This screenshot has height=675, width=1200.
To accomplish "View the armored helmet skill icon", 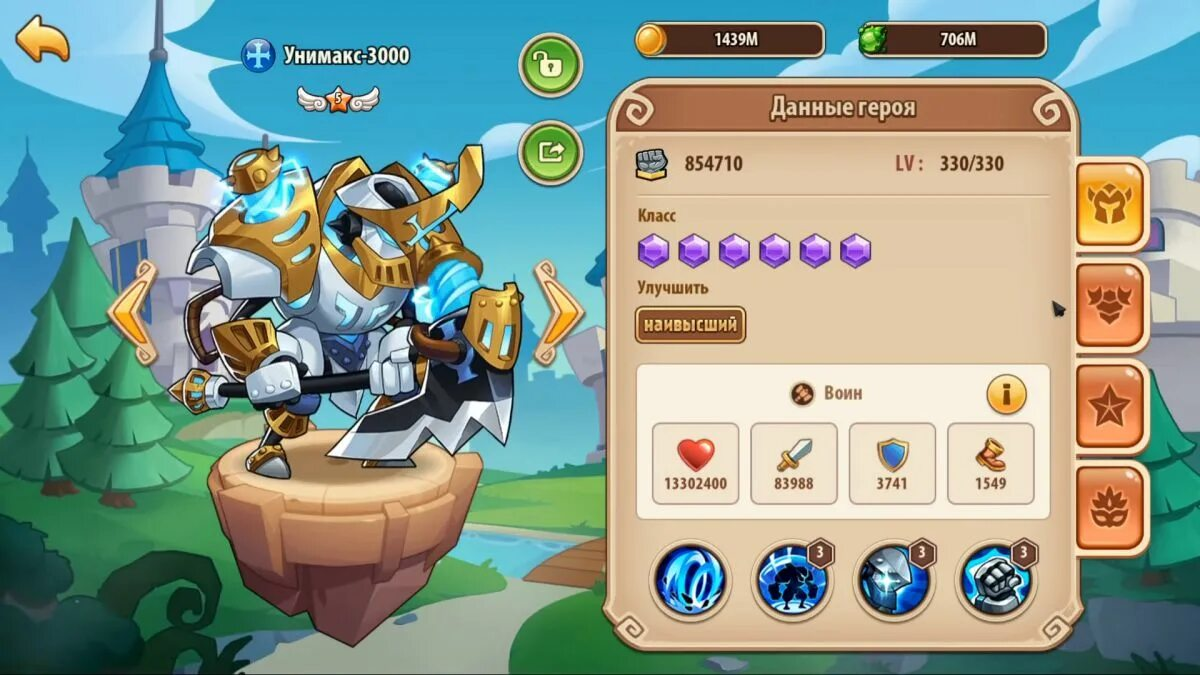I will [893, 581].
